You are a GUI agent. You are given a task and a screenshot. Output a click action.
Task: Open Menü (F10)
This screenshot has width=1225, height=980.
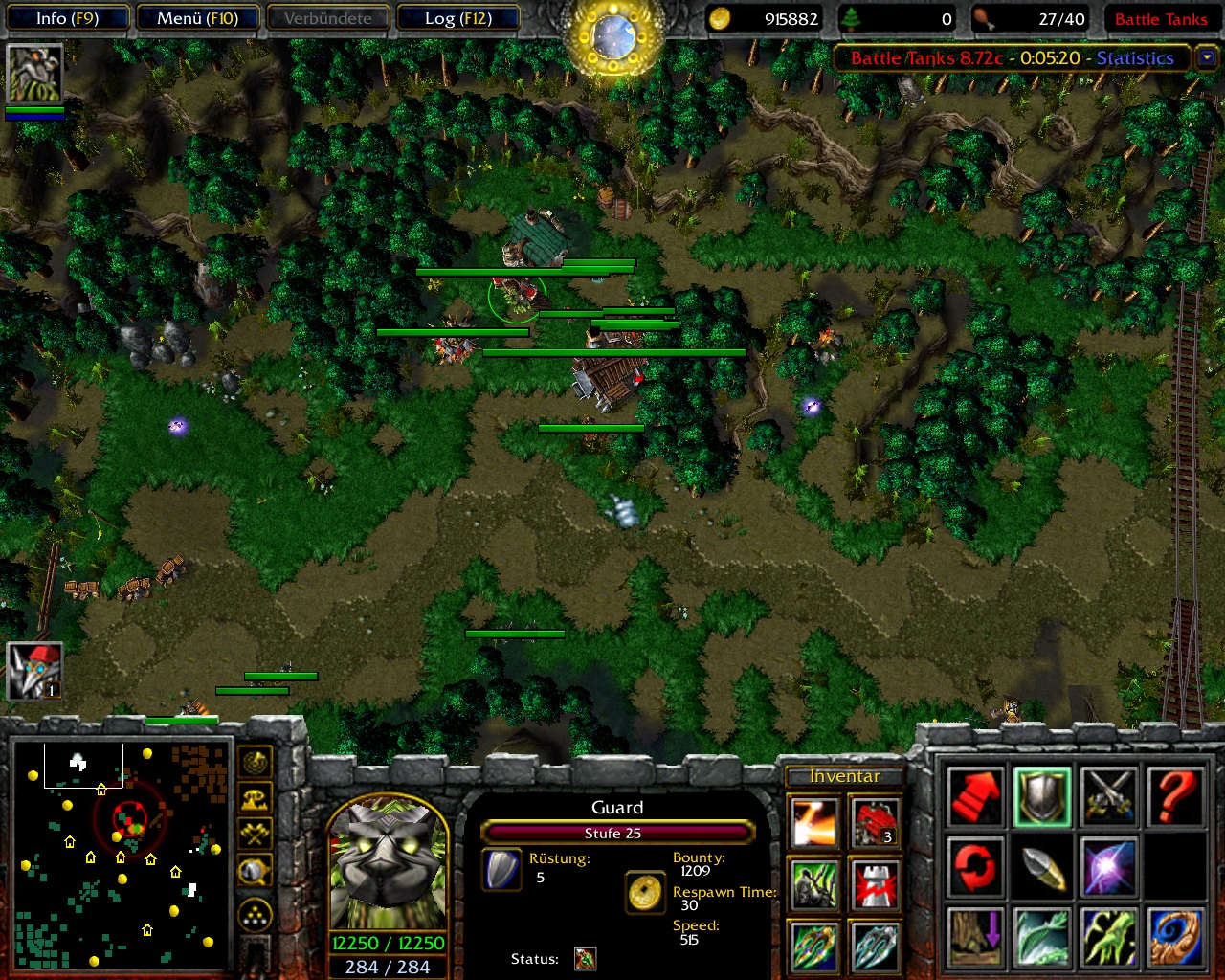tap(197, 18)
